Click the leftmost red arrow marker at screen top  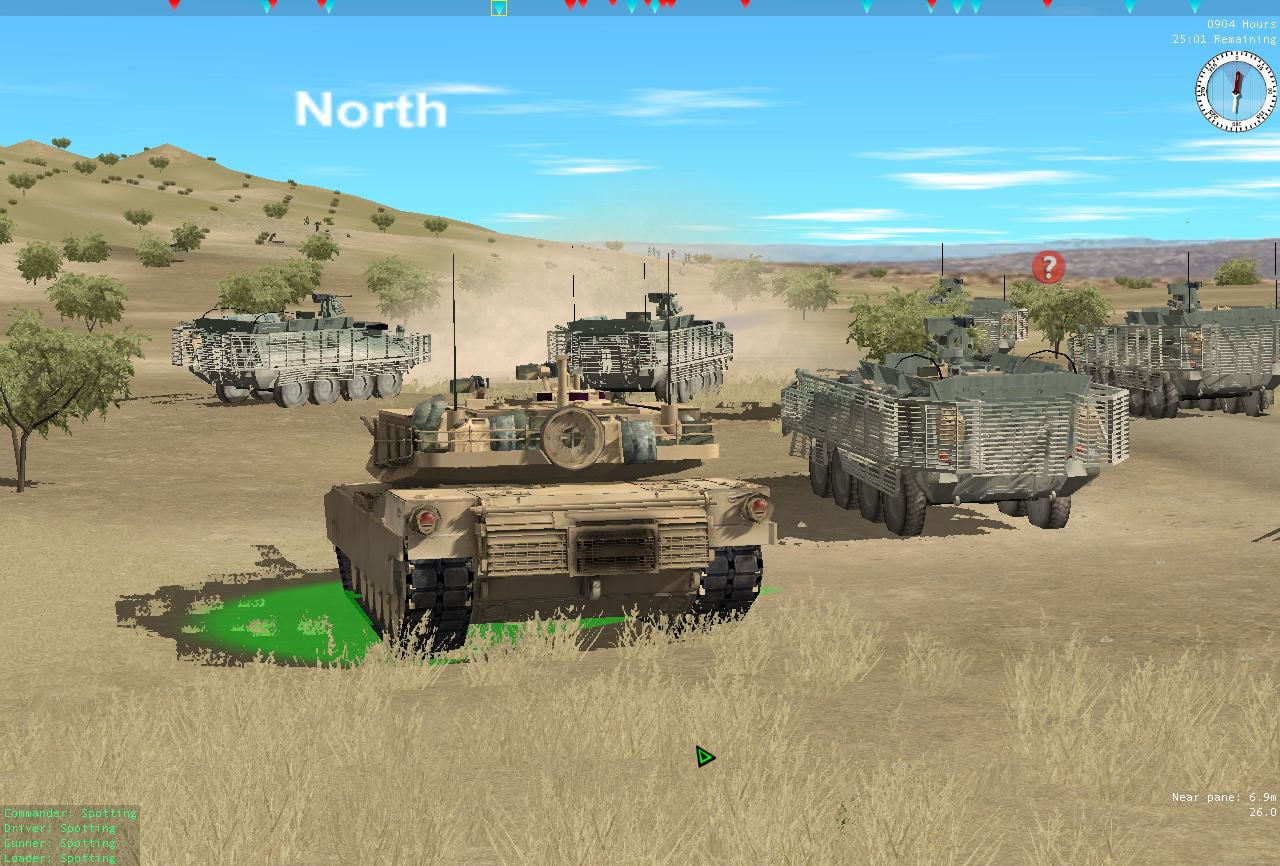point(172,6)
